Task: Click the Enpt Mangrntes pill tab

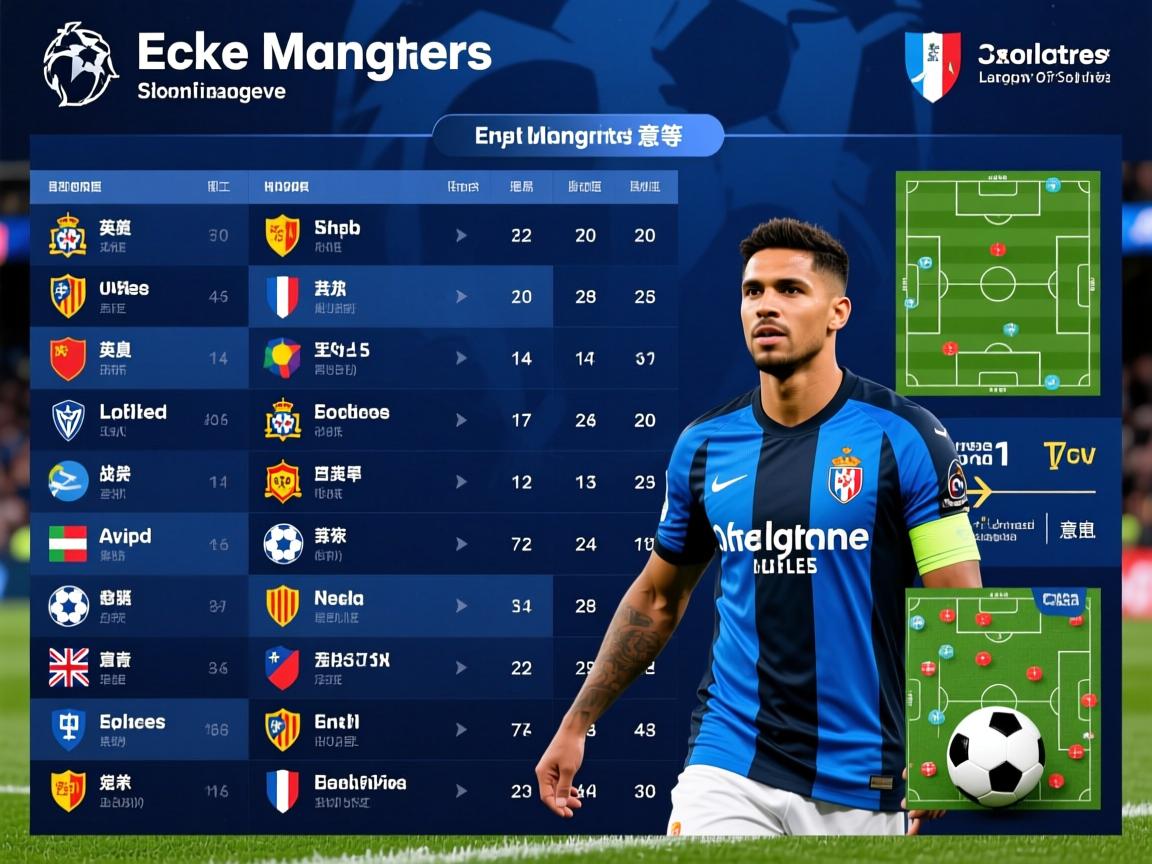Action: click(578, 136)
